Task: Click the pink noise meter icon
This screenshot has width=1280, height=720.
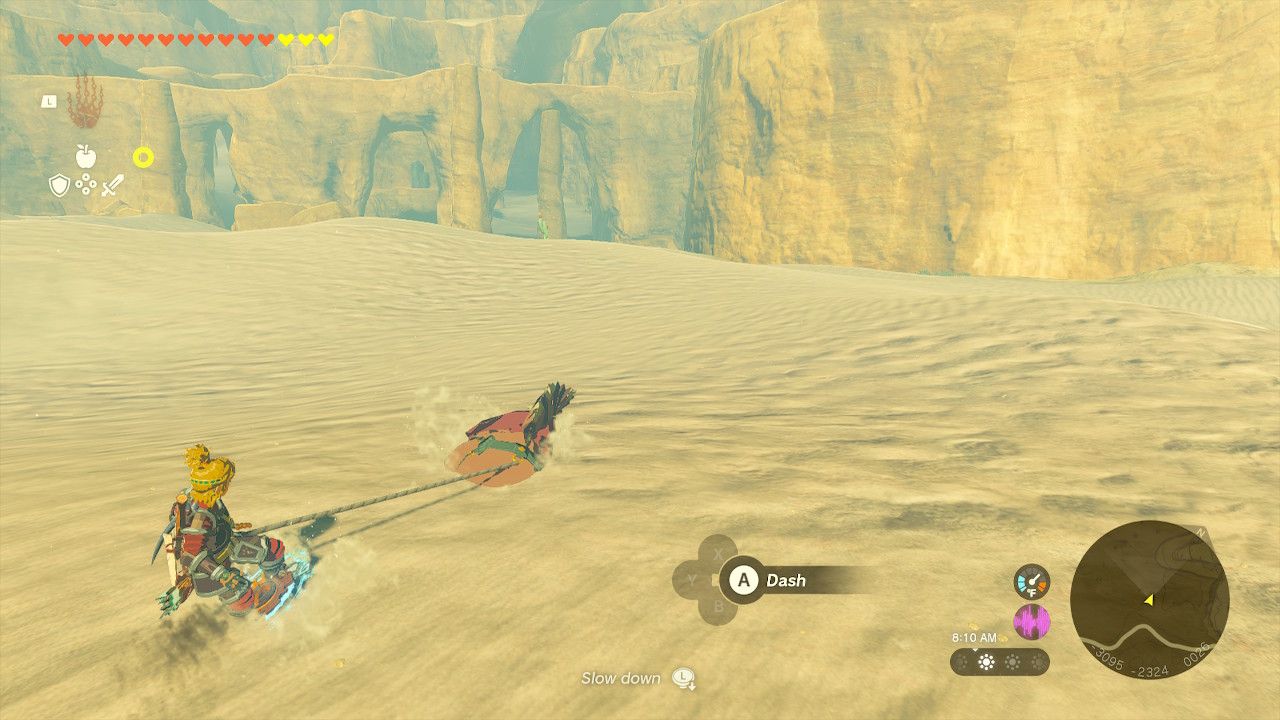Action: point(1032,619)
